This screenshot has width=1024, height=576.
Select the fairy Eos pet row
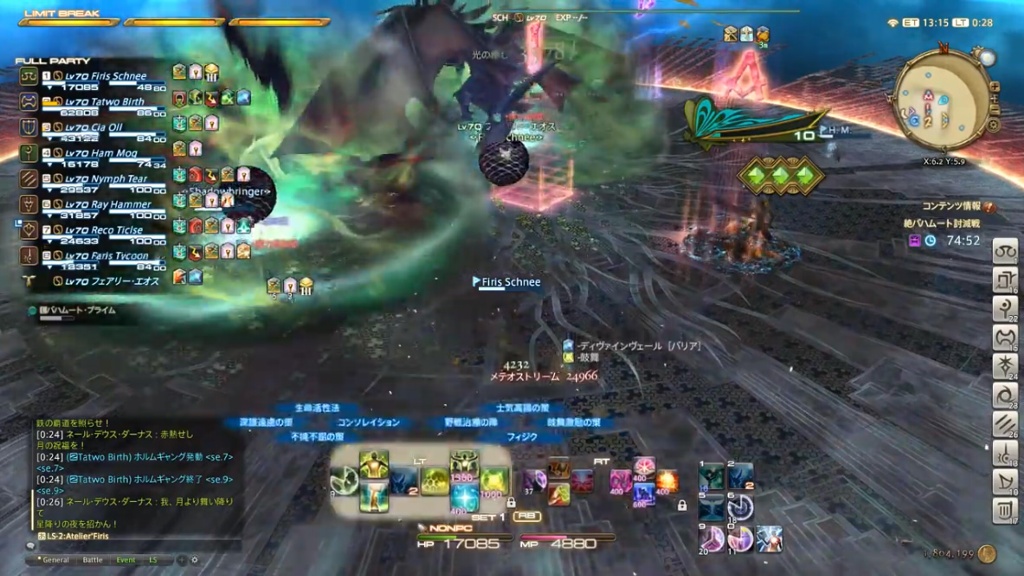(x=105, y=282)
